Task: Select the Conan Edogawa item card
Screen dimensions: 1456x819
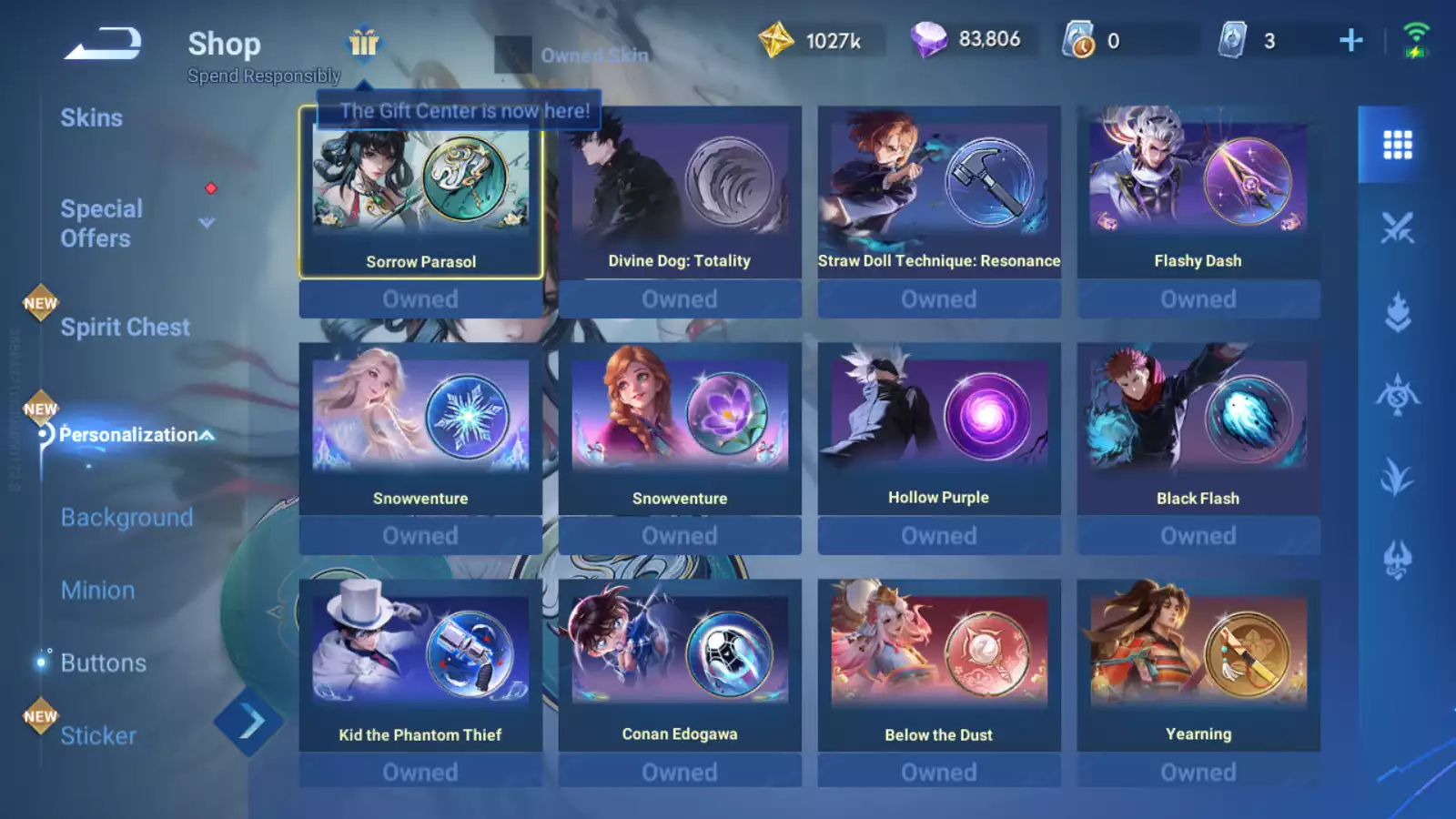Action: click(680, 666)
